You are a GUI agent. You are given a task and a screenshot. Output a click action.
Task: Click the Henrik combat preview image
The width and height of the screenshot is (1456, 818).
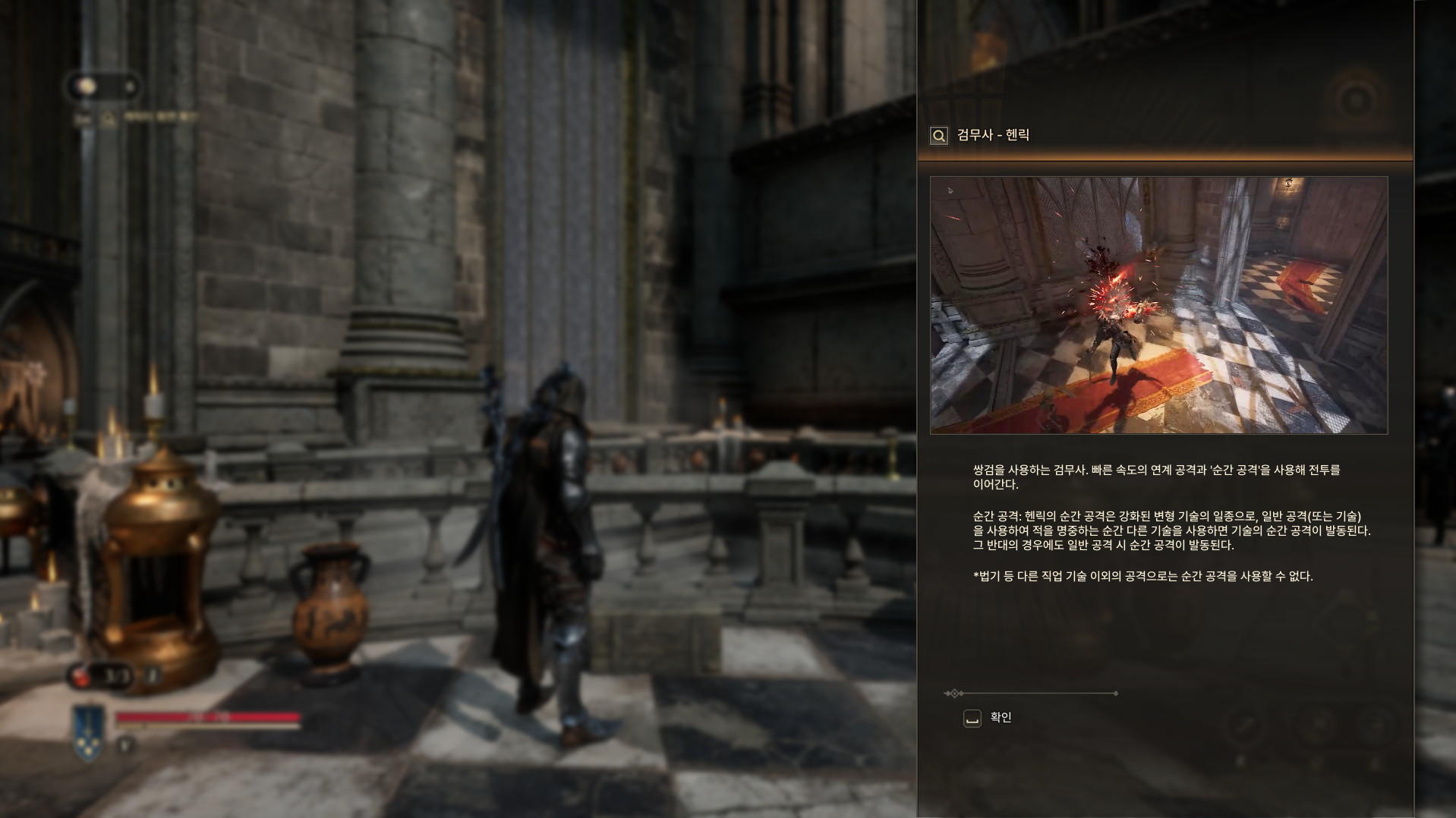(x=1158, y=305)
